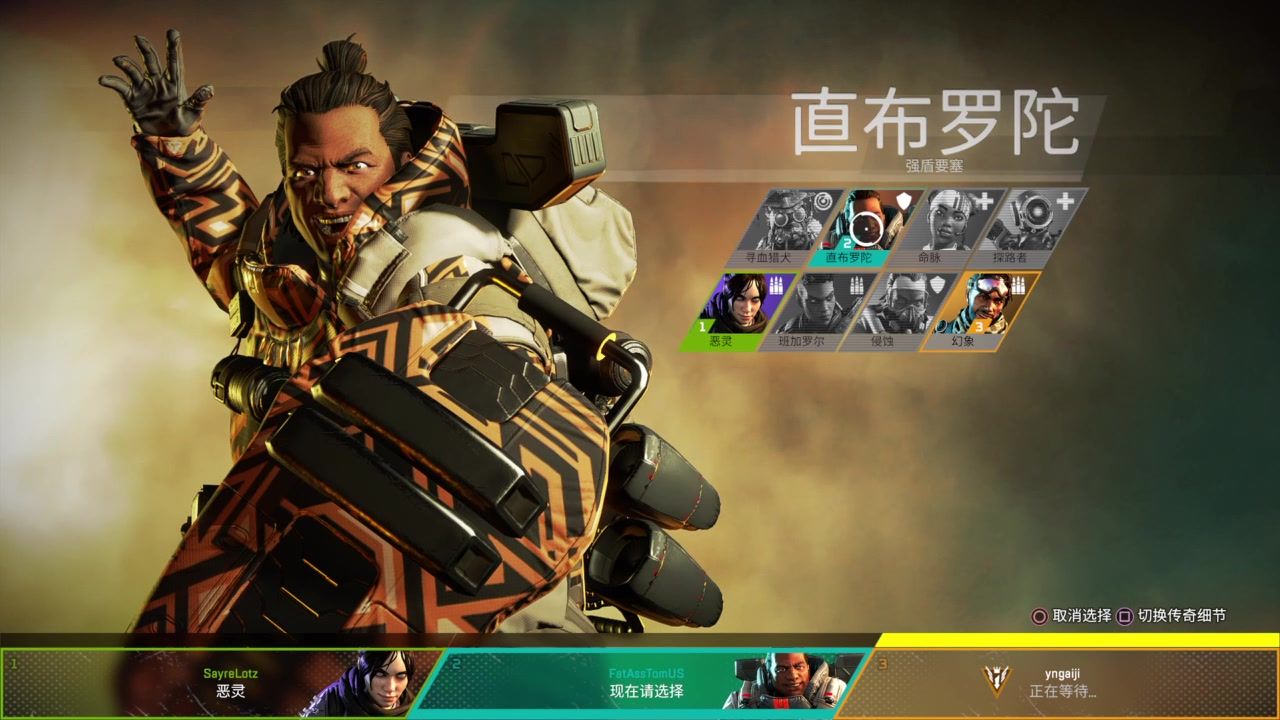The image size is (1280, 720).
Task: Select the Bloodhound (寻血猎犬) legend portrait
Action: tap(789, 222)
